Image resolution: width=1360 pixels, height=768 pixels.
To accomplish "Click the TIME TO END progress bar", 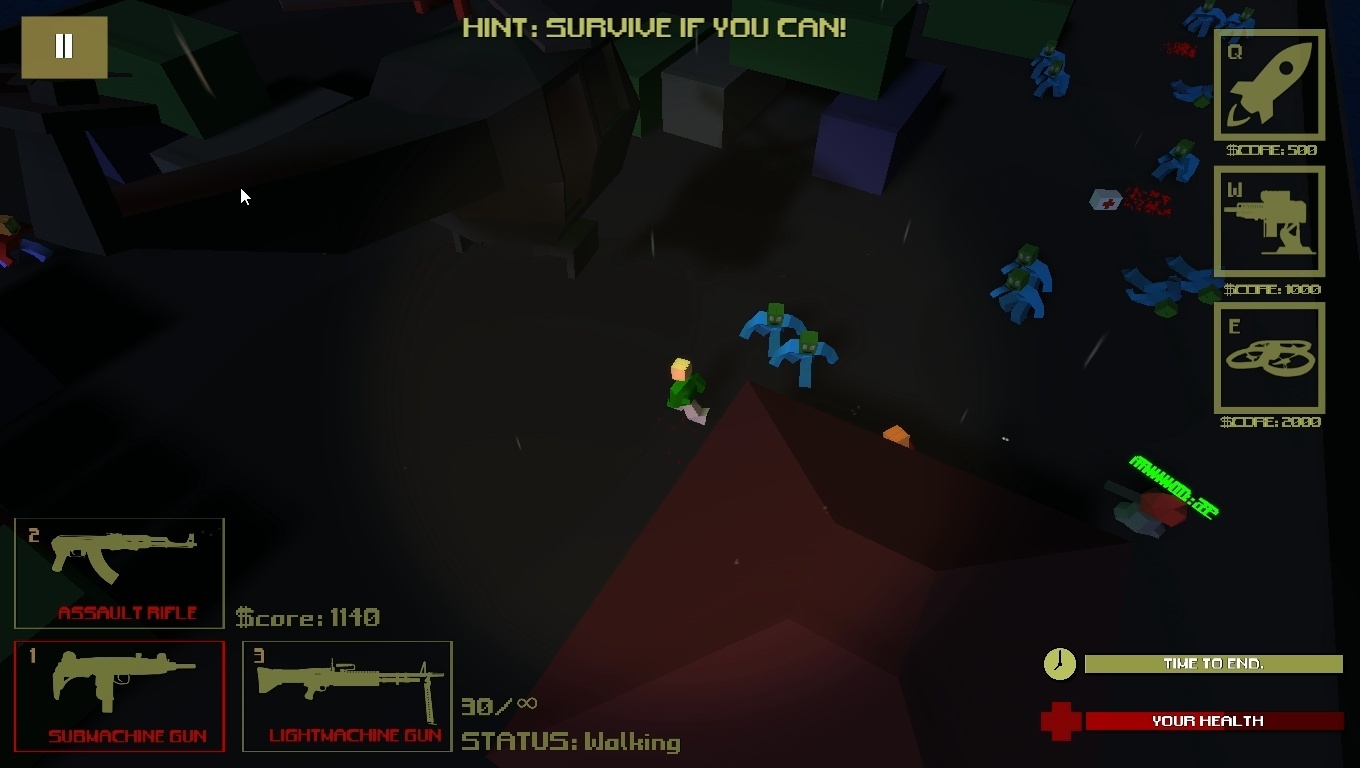I will [1213, 664].
